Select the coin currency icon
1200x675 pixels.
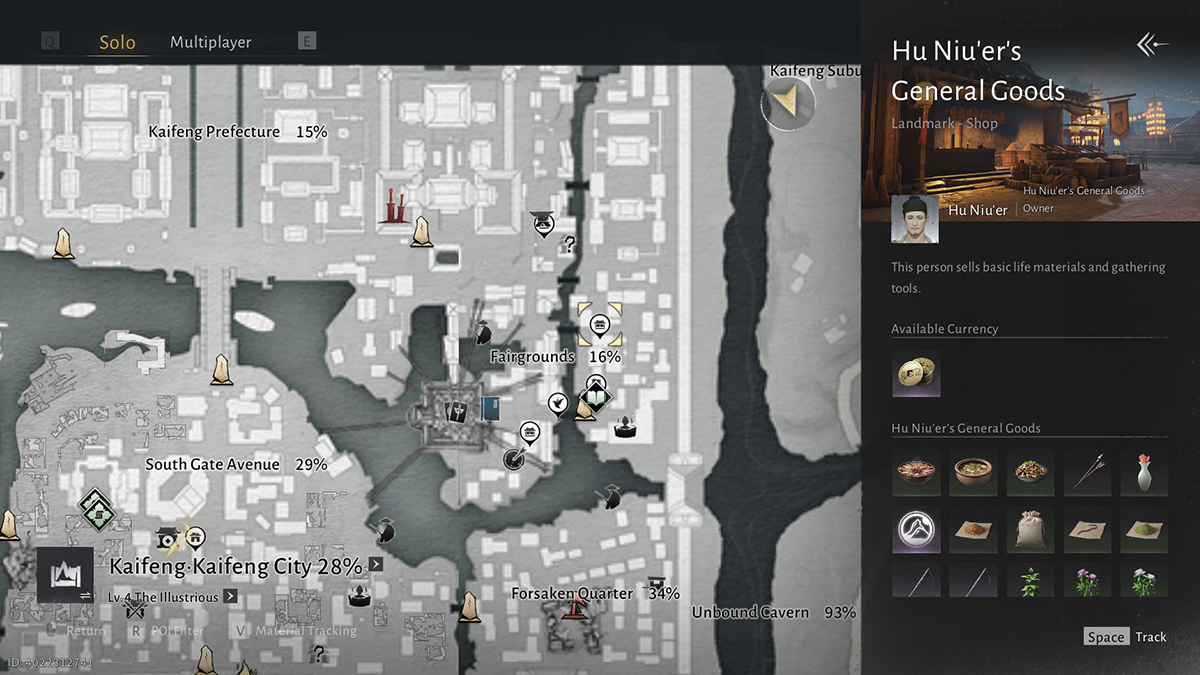click(x=915, y=373)
